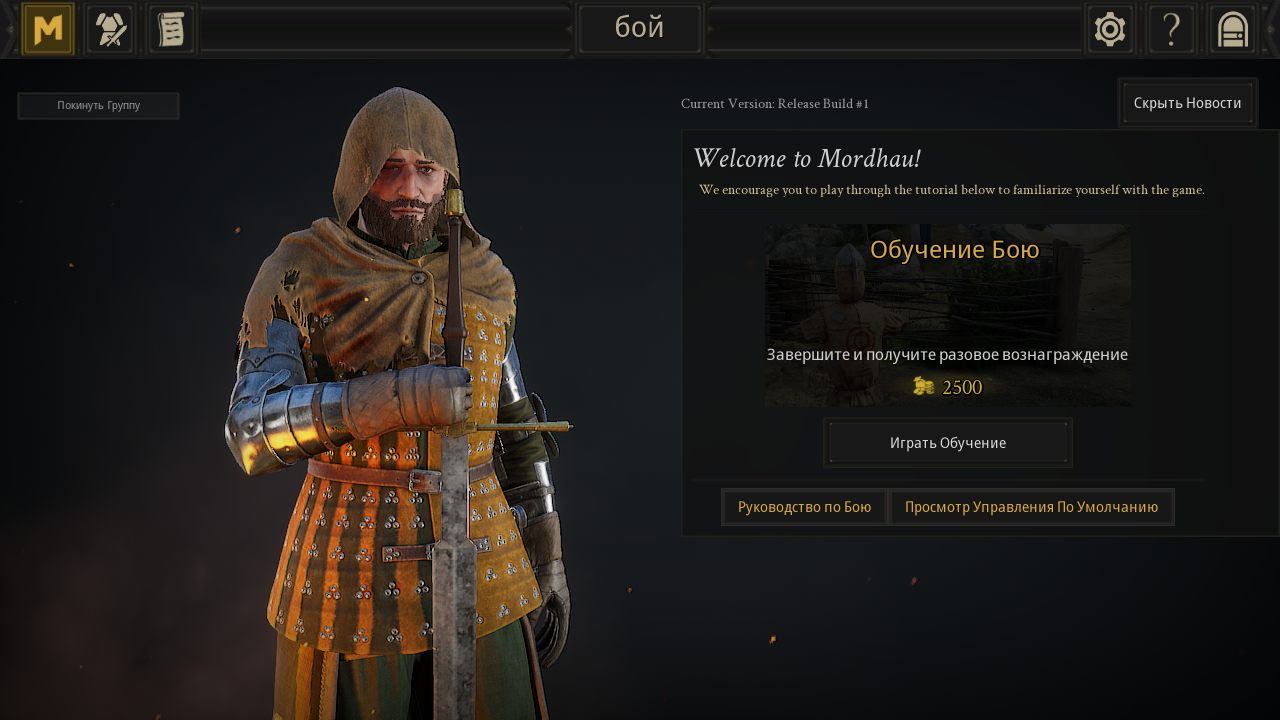Image resolution: width=1280 pixels, height=720 pixels.
Task: Click the Обучение Бою title text
Action: tap(954, 249)
